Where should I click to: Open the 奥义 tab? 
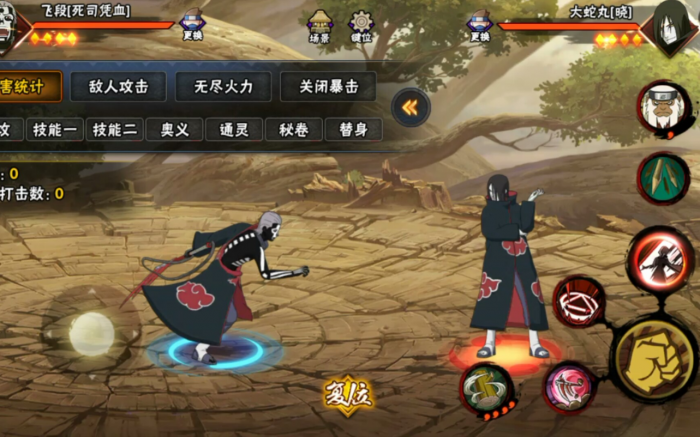(174, 130)
